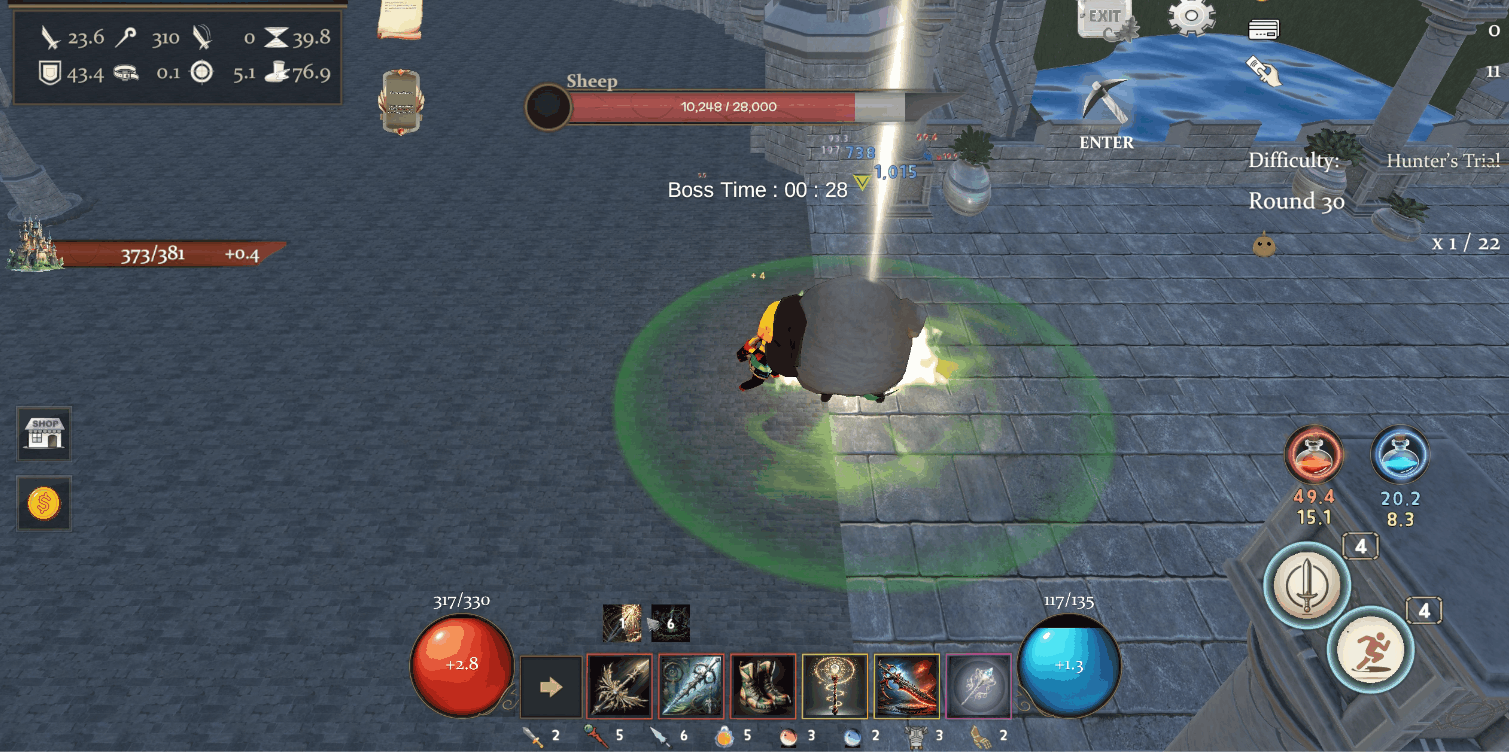Image resolution: width=1509 pixels, height=752 pixels.
Task: Open the SHOP building icon
Action: click(x=45, y=434)
